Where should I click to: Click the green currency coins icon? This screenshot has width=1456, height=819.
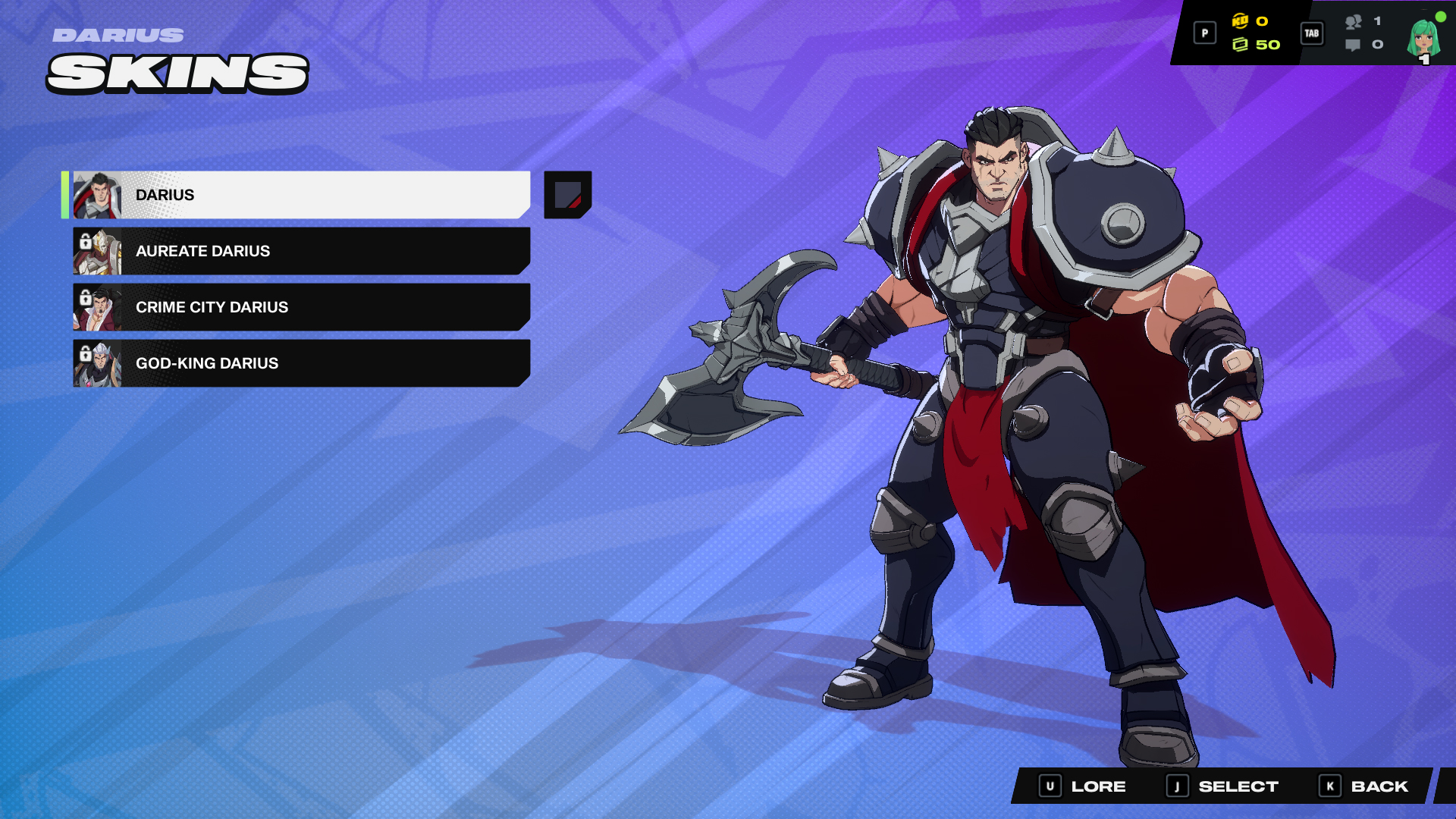coord(1241,44)
